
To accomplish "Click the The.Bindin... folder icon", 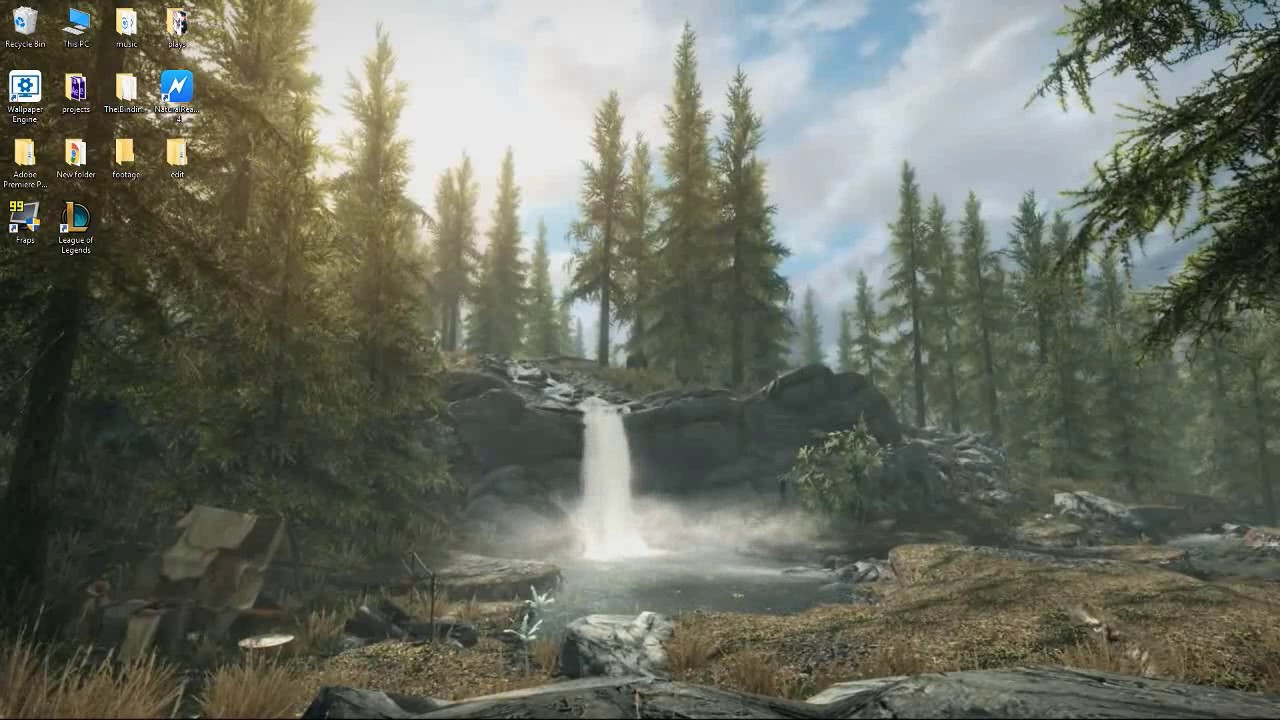I will pos(125,85).
